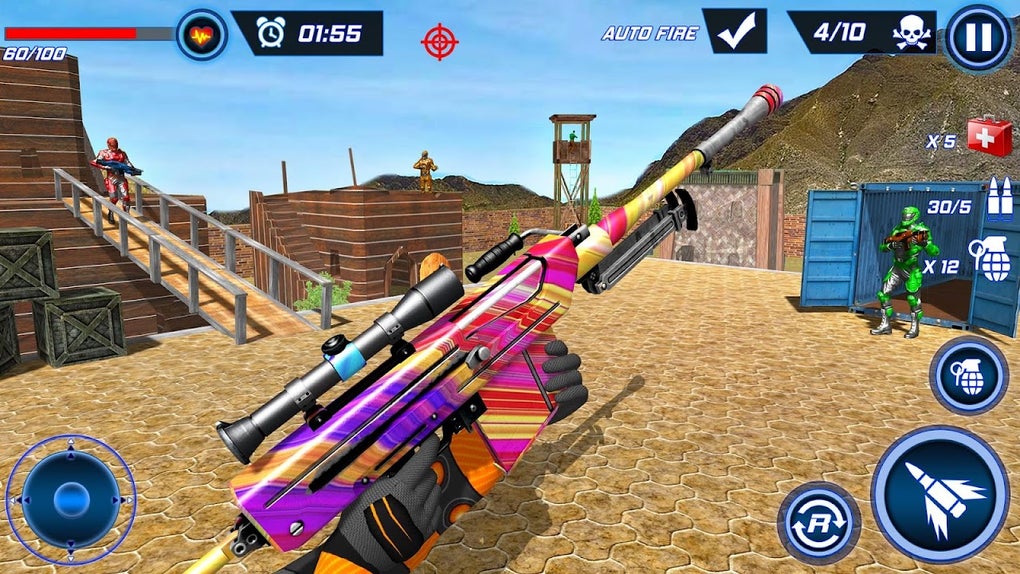Throw a grenade using the round grenade button
The image size is (1020, 574).
[x=968, y=376]
